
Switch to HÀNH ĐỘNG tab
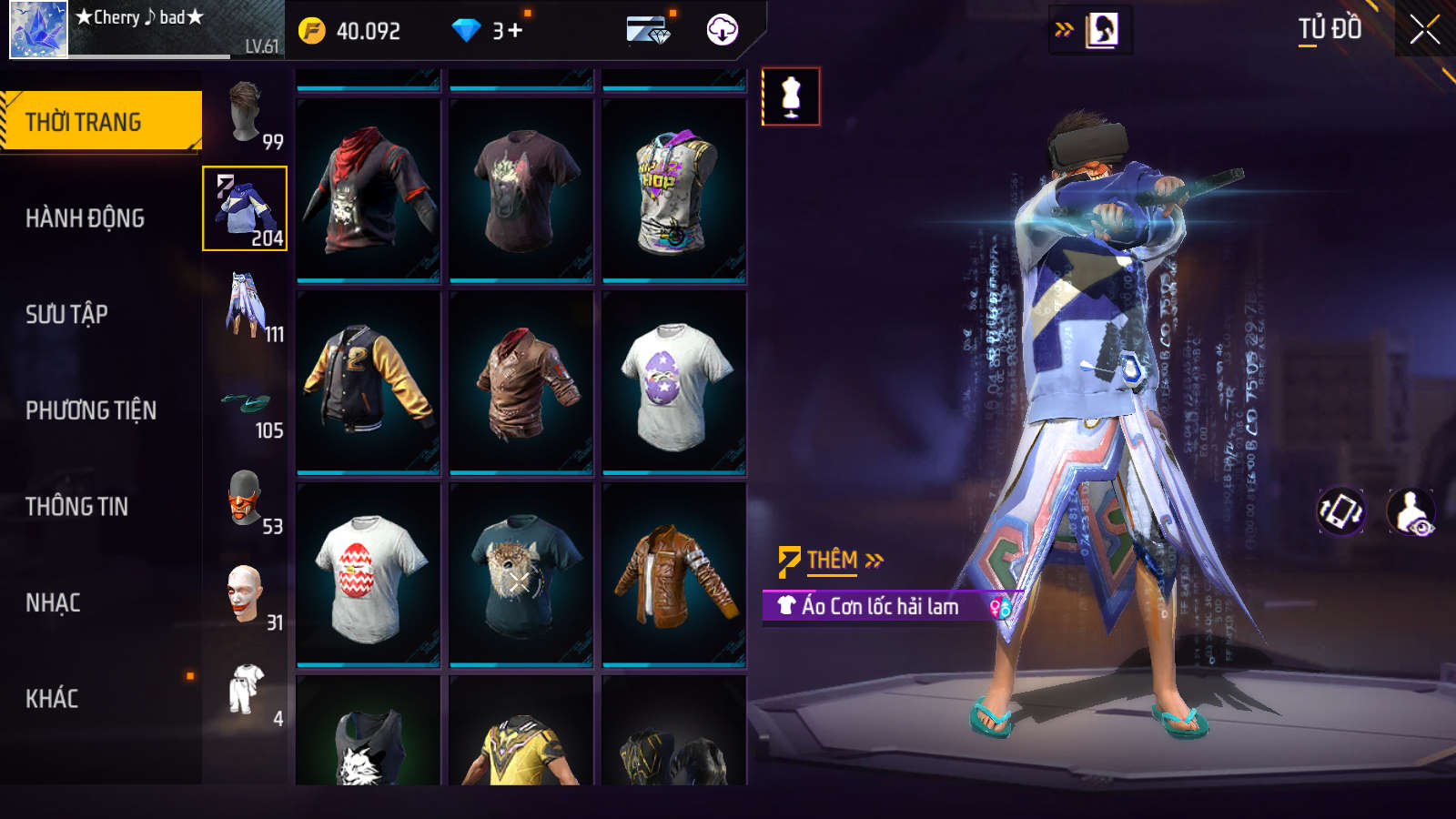point(85,218)
